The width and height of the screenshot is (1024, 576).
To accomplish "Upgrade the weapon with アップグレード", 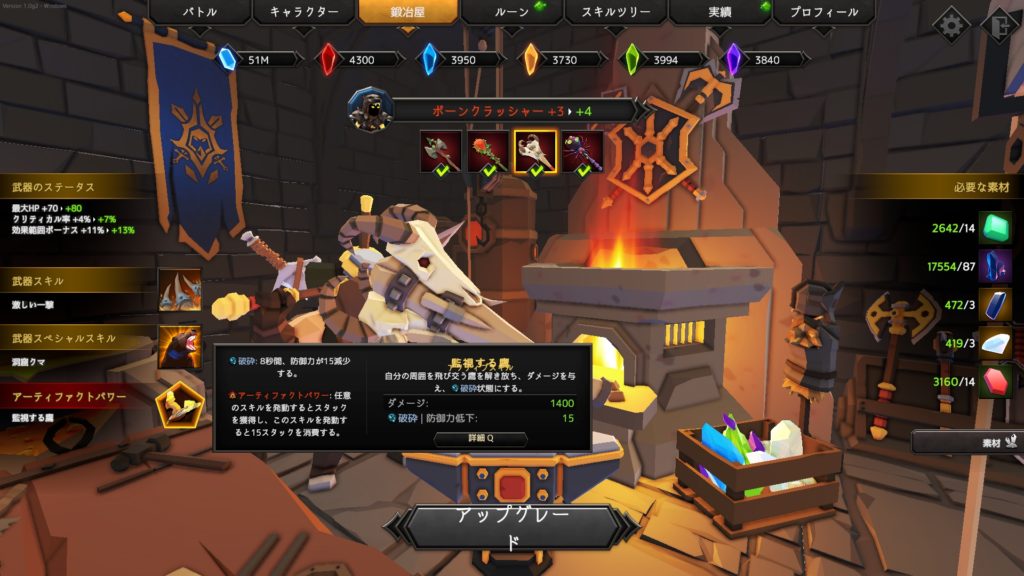I will (511, 528).
